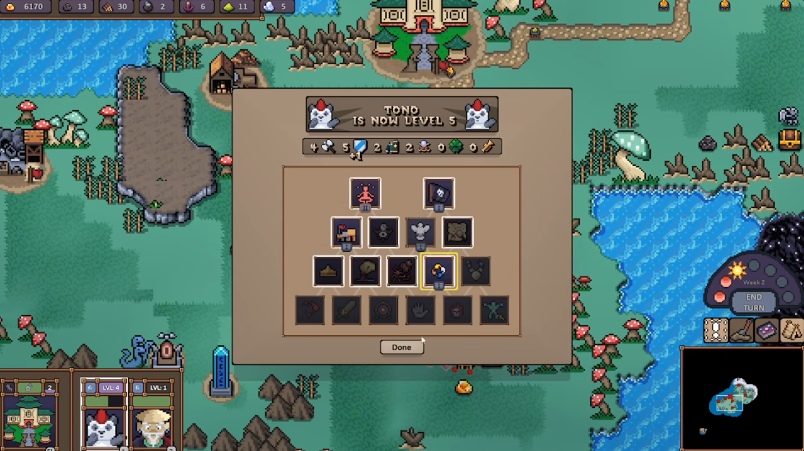804x451 pixels.
Task: Pick the open hand skill
Action: (x=420, y=309)
